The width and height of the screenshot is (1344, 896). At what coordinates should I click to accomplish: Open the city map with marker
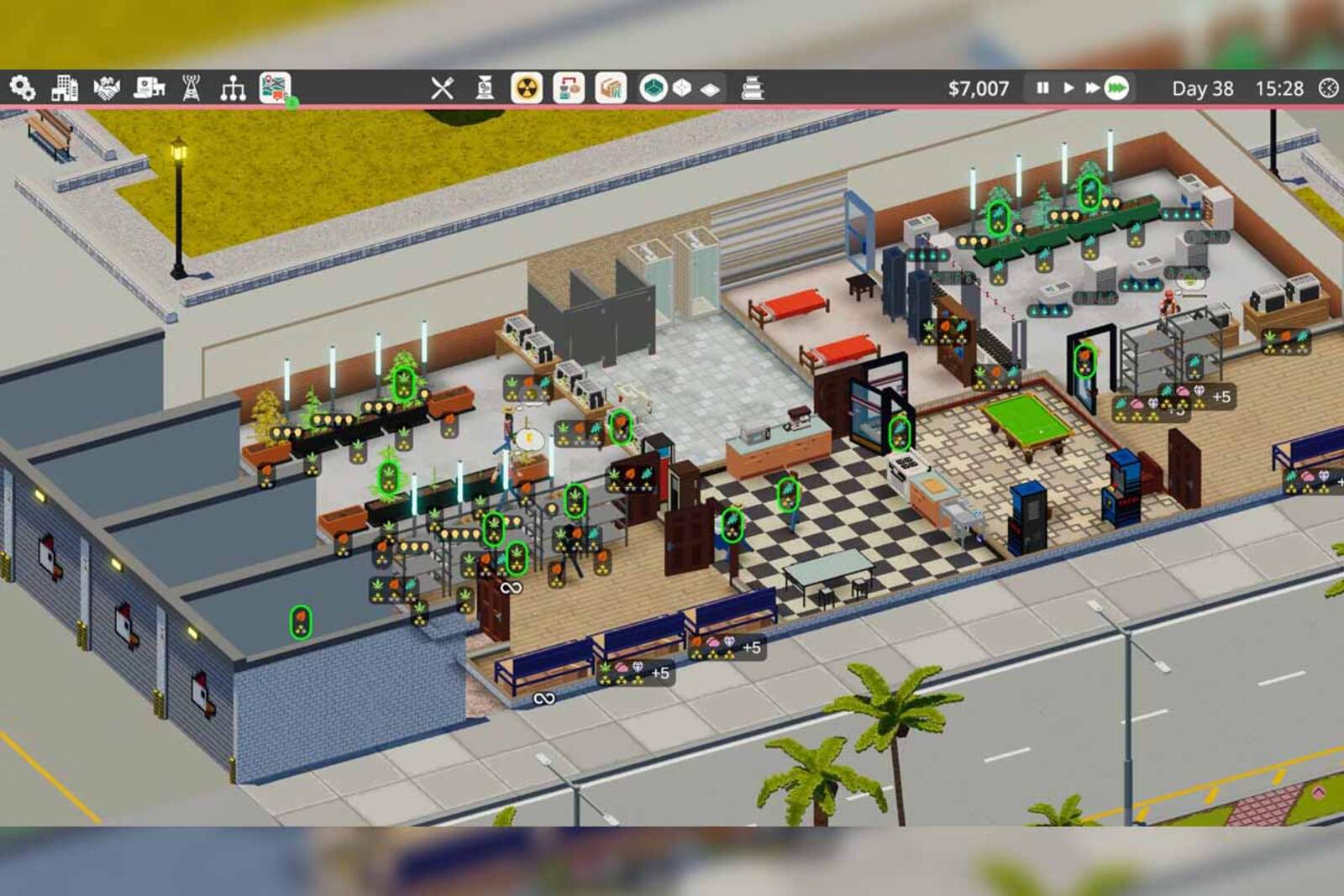pos(276,88)
